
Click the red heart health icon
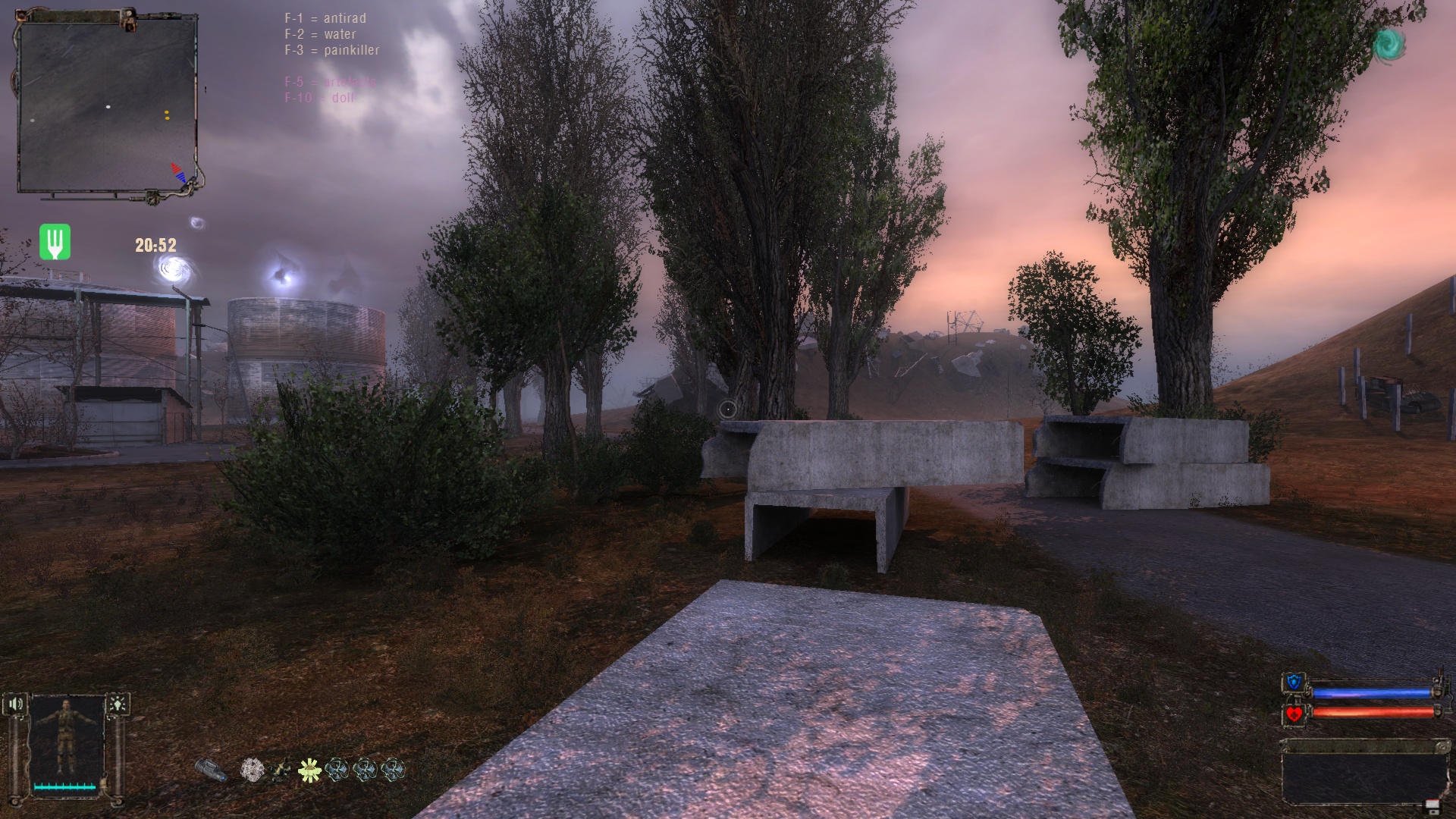[1294, 714]
